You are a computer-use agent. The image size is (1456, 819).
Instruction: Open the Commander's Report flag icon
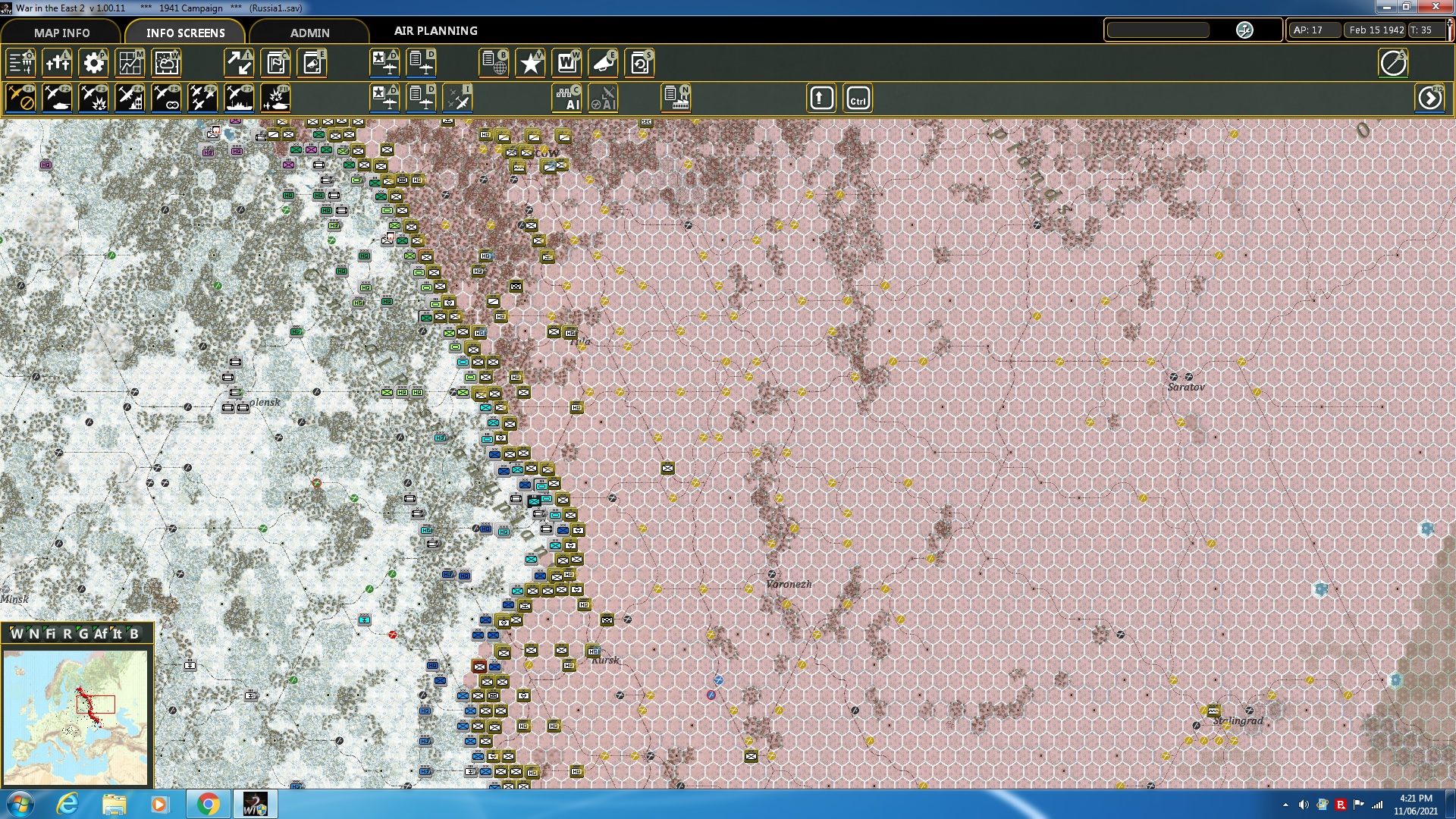[x=275, y=63]
